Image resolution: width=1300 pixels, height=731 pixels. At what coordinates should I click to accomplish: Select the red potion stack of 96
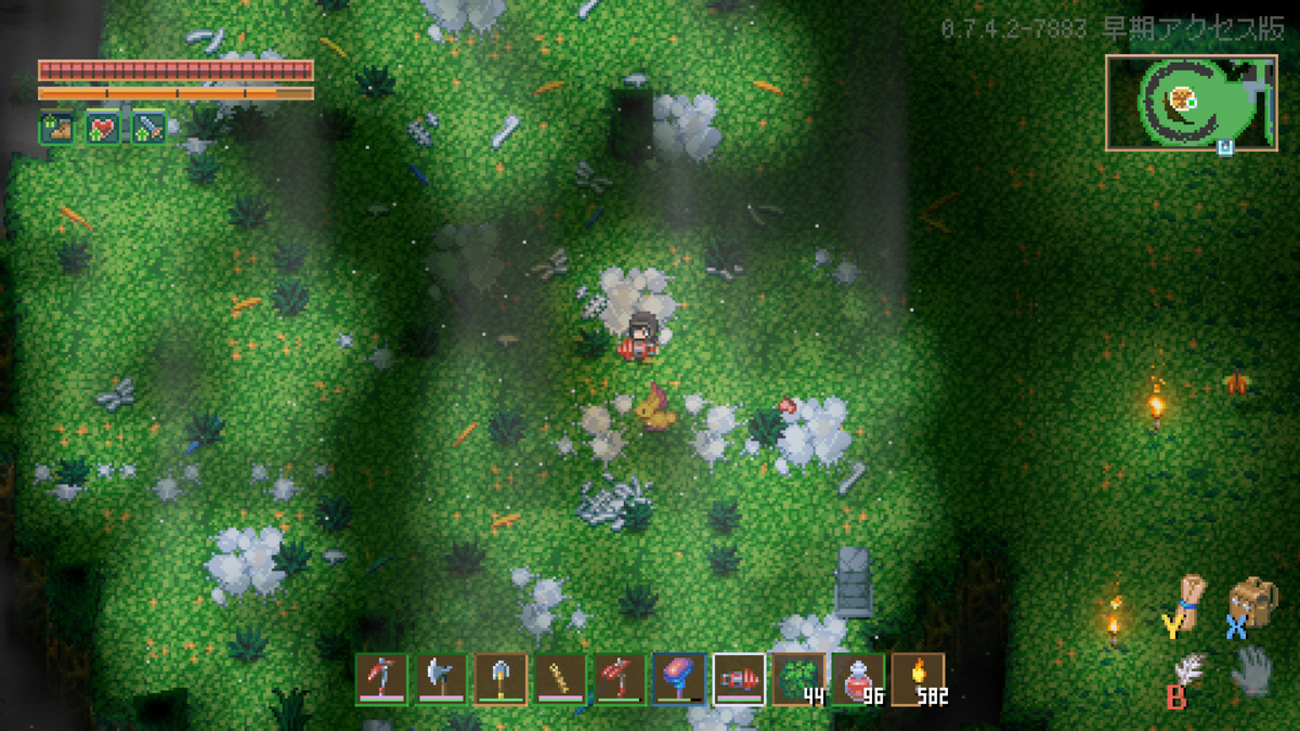tap(858, 679)
